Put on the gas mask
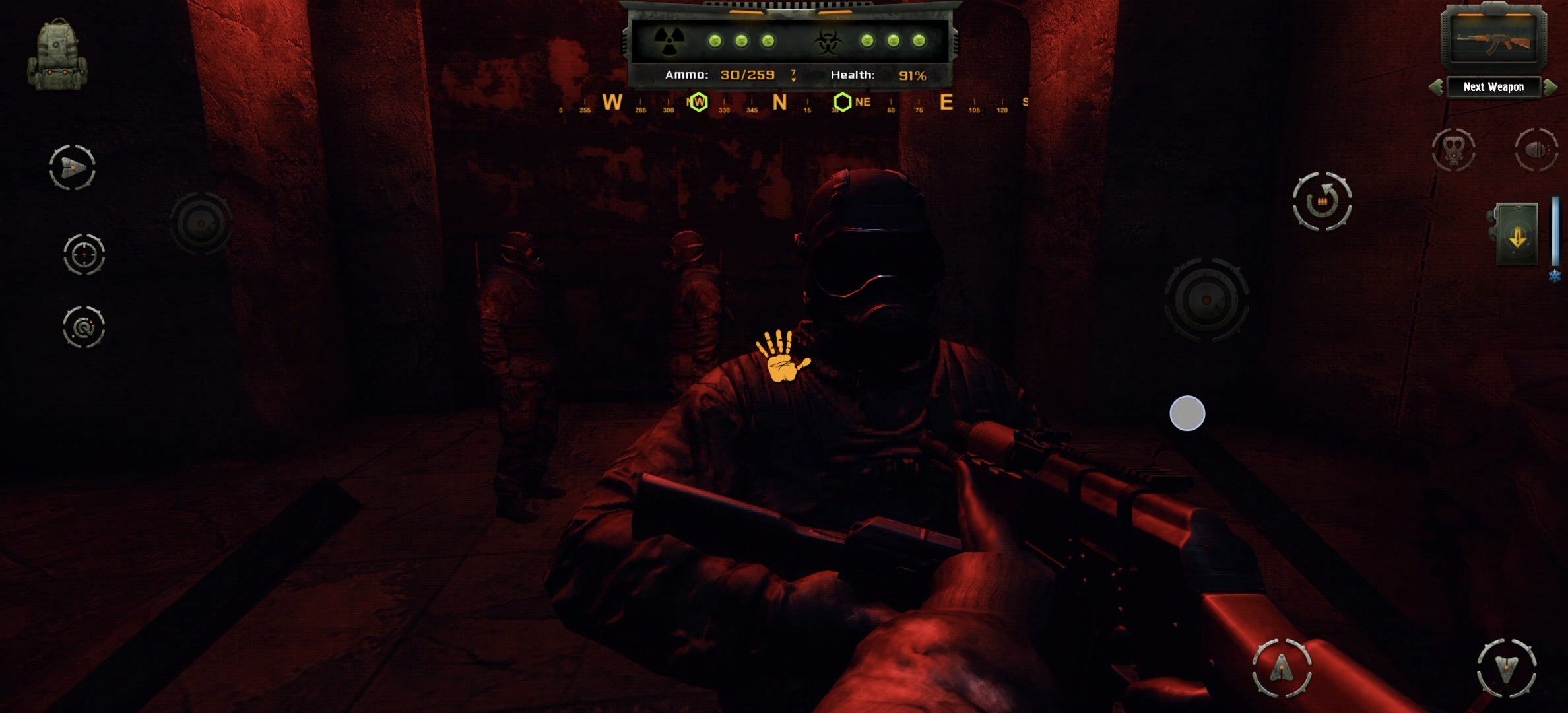Screen dimensions: 1568x713 click(x=1453, y=150)
